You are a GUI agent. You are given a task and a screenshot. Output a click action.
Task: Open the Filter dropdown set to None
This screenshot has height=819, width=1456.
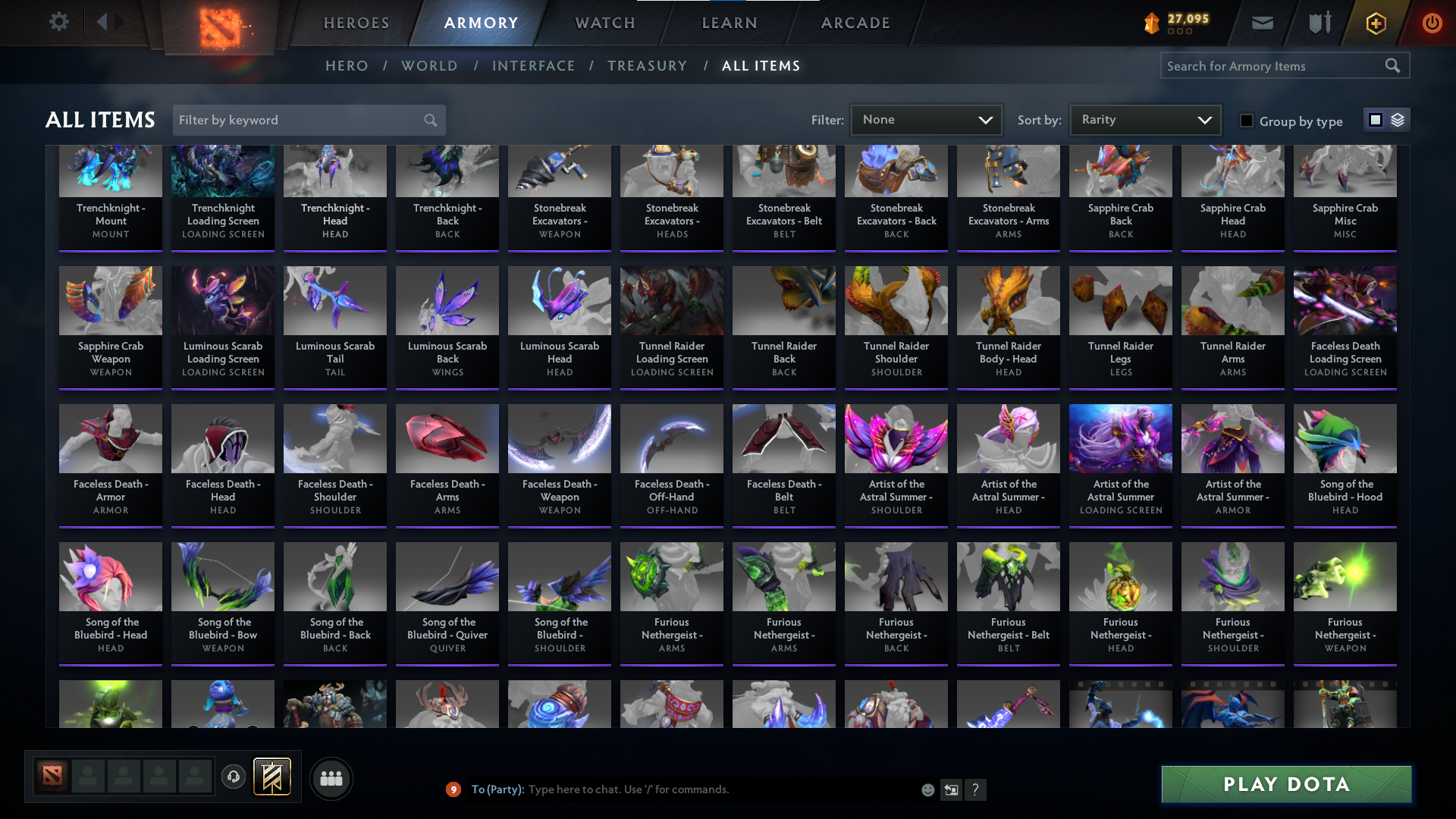[x=925, y=119]
